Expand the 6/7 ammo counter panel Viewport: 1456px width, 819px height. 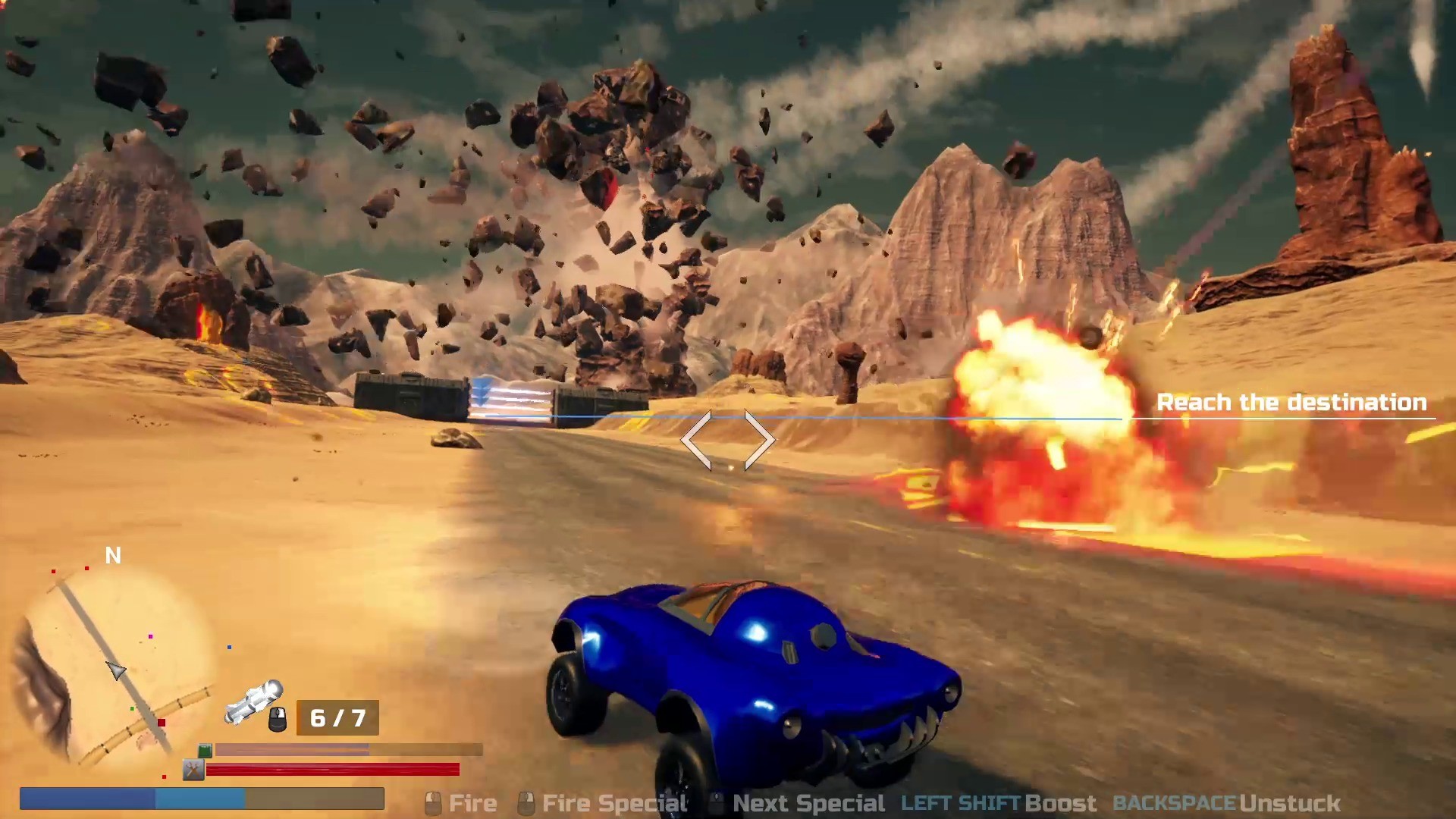pyautogui.click(x=338, y=717)
